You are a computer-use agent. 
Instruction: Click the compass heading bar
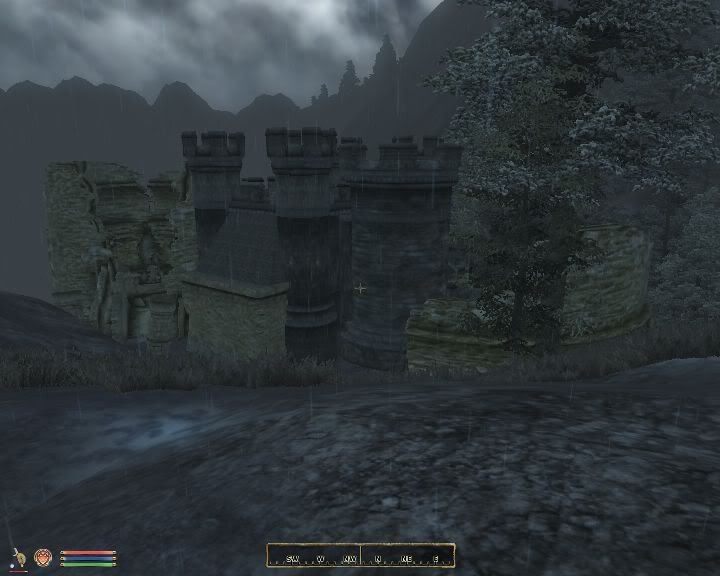360,556
